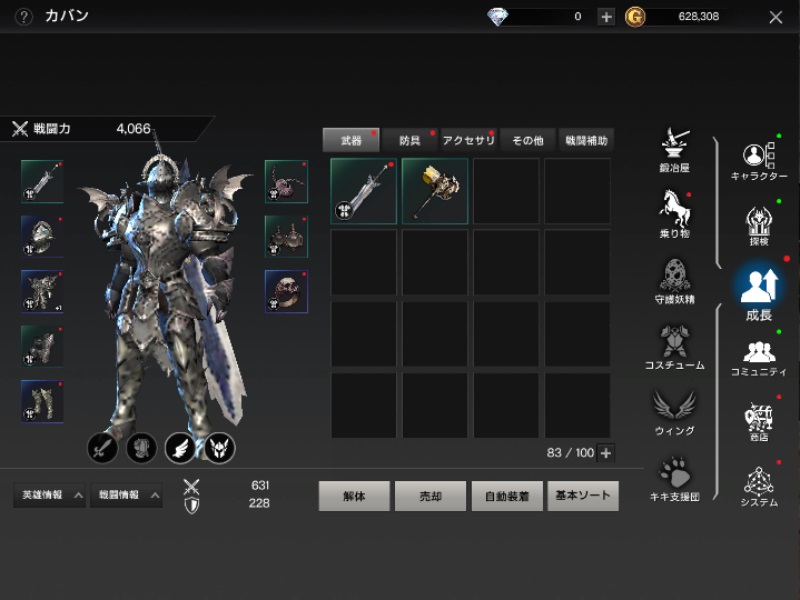Open the ウィング wings menu
This screenshot has height=600, width=800.
click(673, 410)
